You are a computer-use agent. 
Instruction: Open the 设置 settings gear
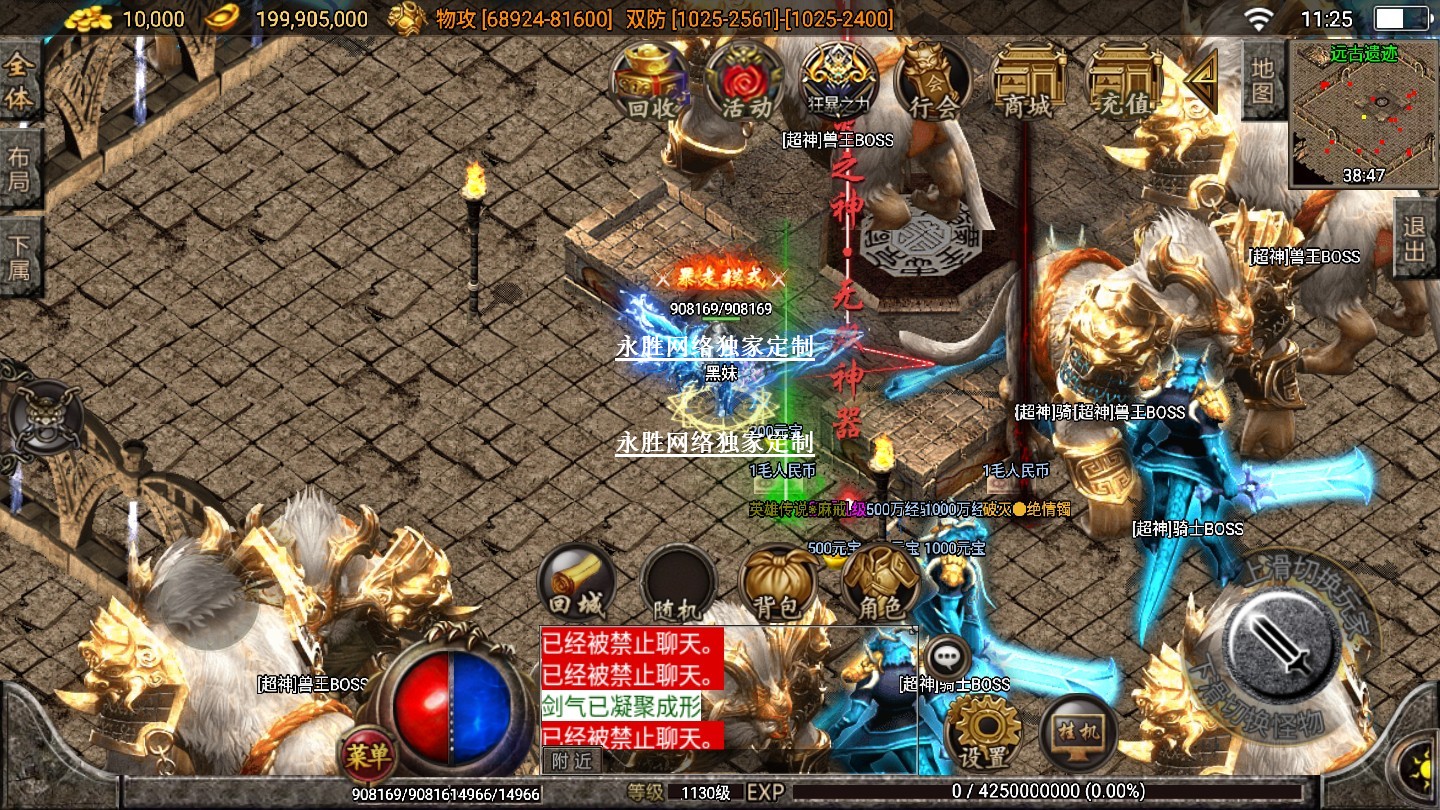pyautogui.click(x=982, y=732)
